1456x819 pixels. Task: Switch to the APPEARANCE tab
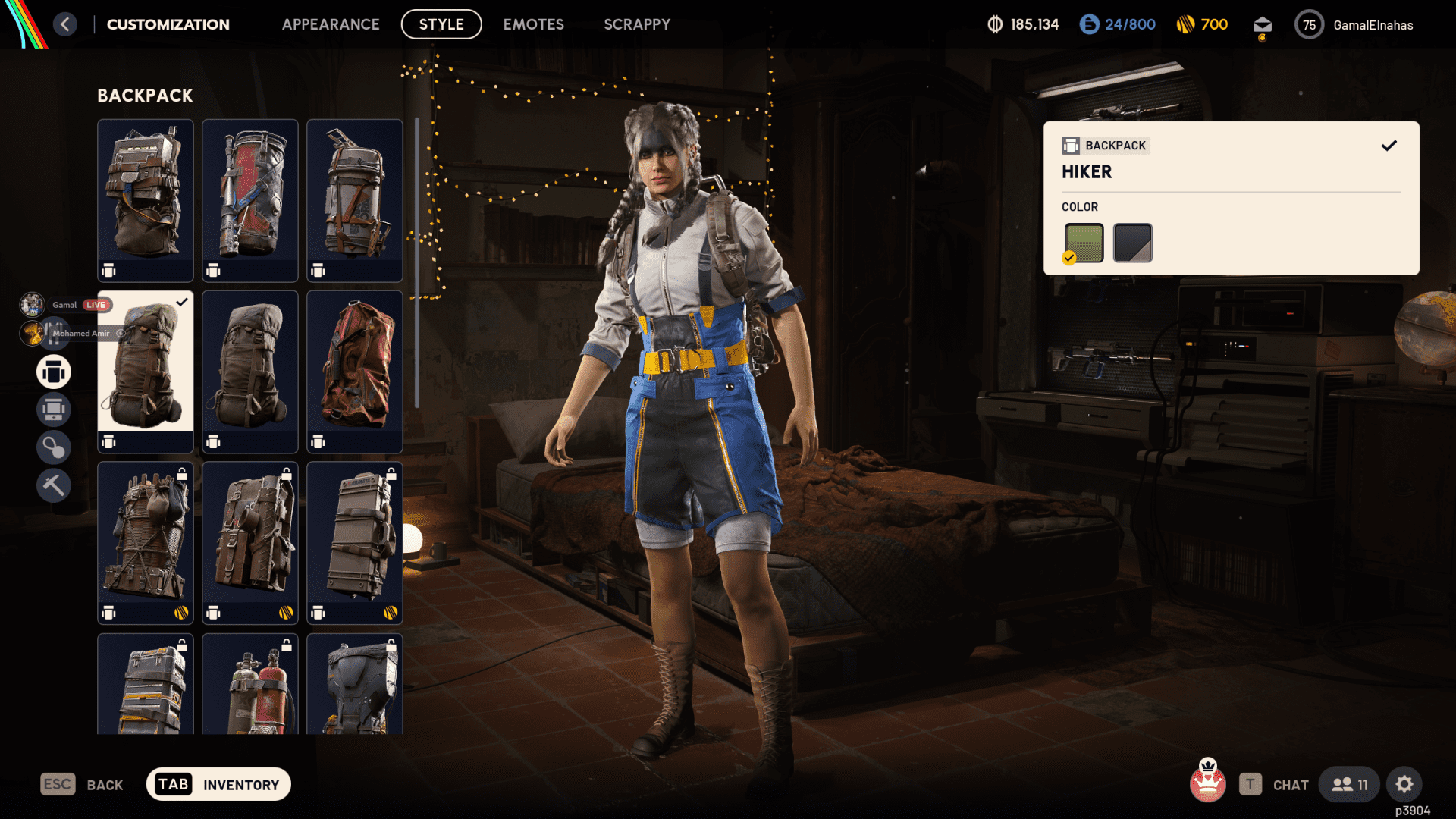click(x=331, y=24)
